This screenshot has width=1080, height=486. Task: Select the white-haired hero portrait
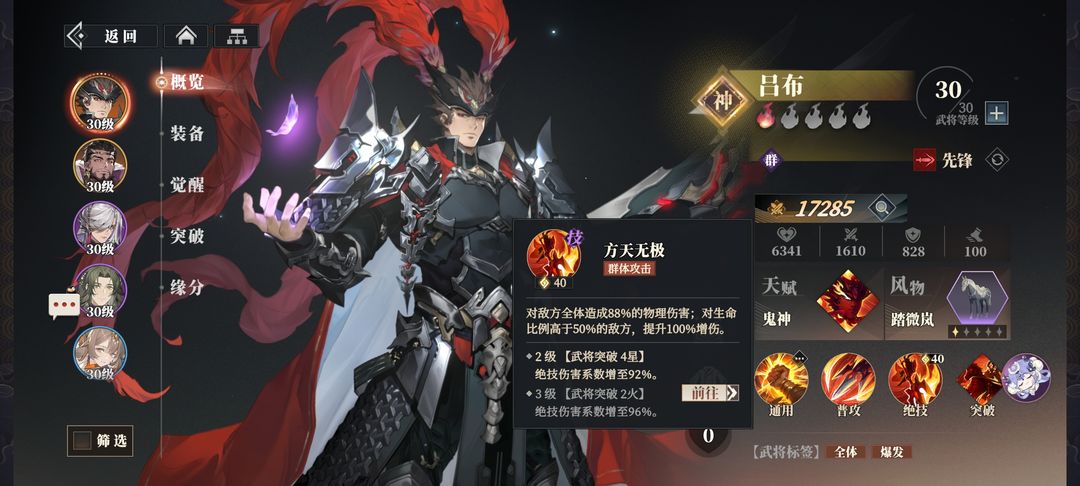coord(100,226)
